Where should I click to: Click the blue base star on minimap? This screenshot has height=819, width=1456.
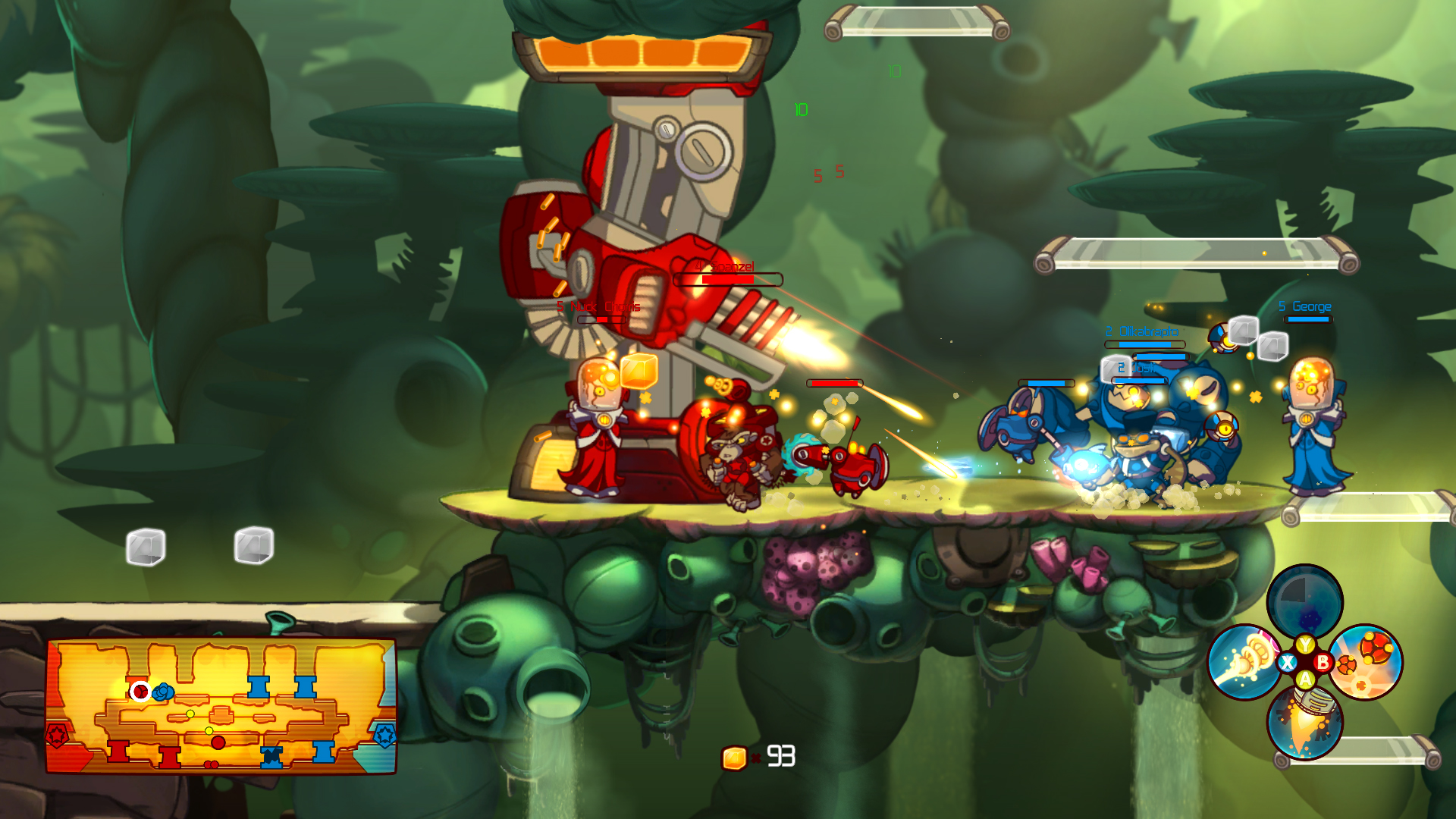click(x=384, y=735)
